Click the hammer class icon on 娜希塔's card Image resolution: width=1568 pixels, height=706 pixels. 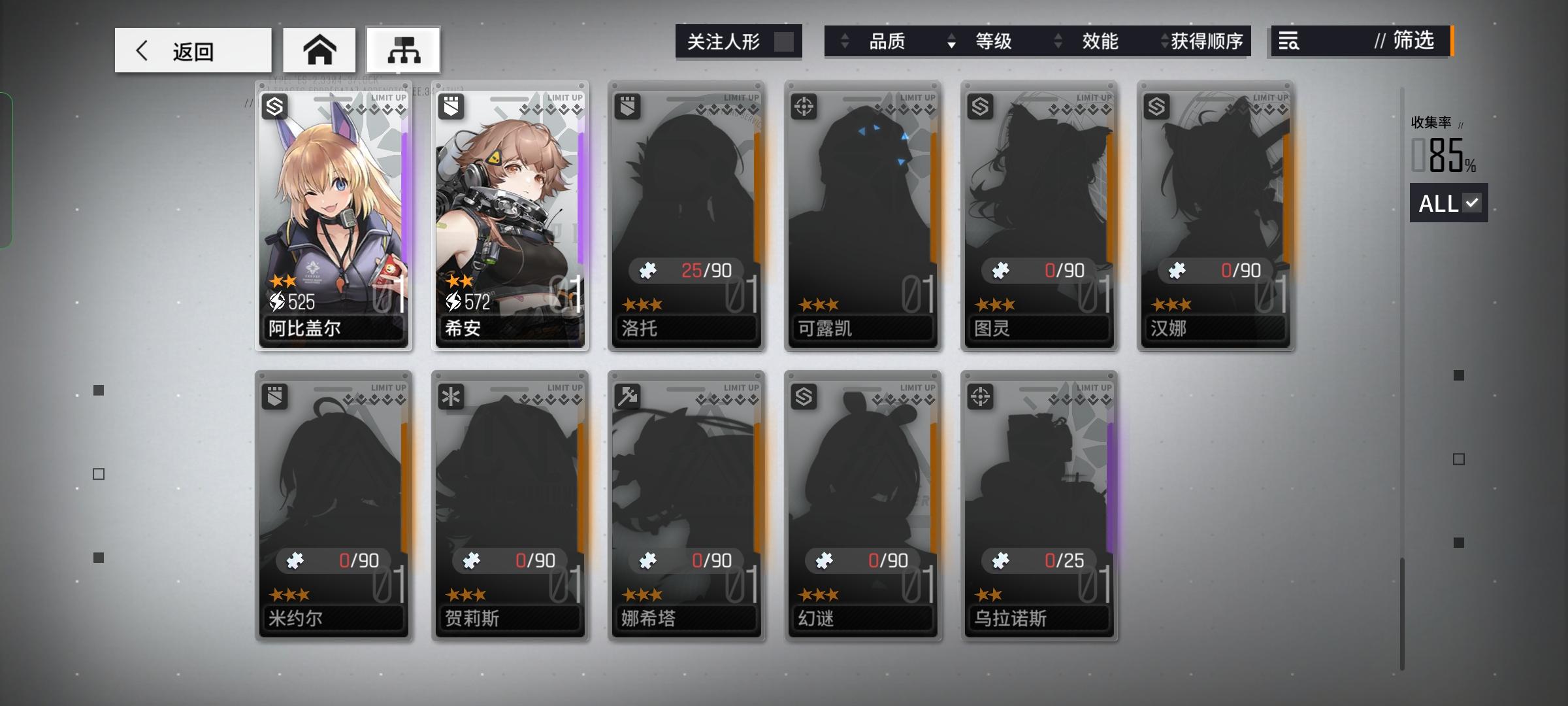[629, 395]
